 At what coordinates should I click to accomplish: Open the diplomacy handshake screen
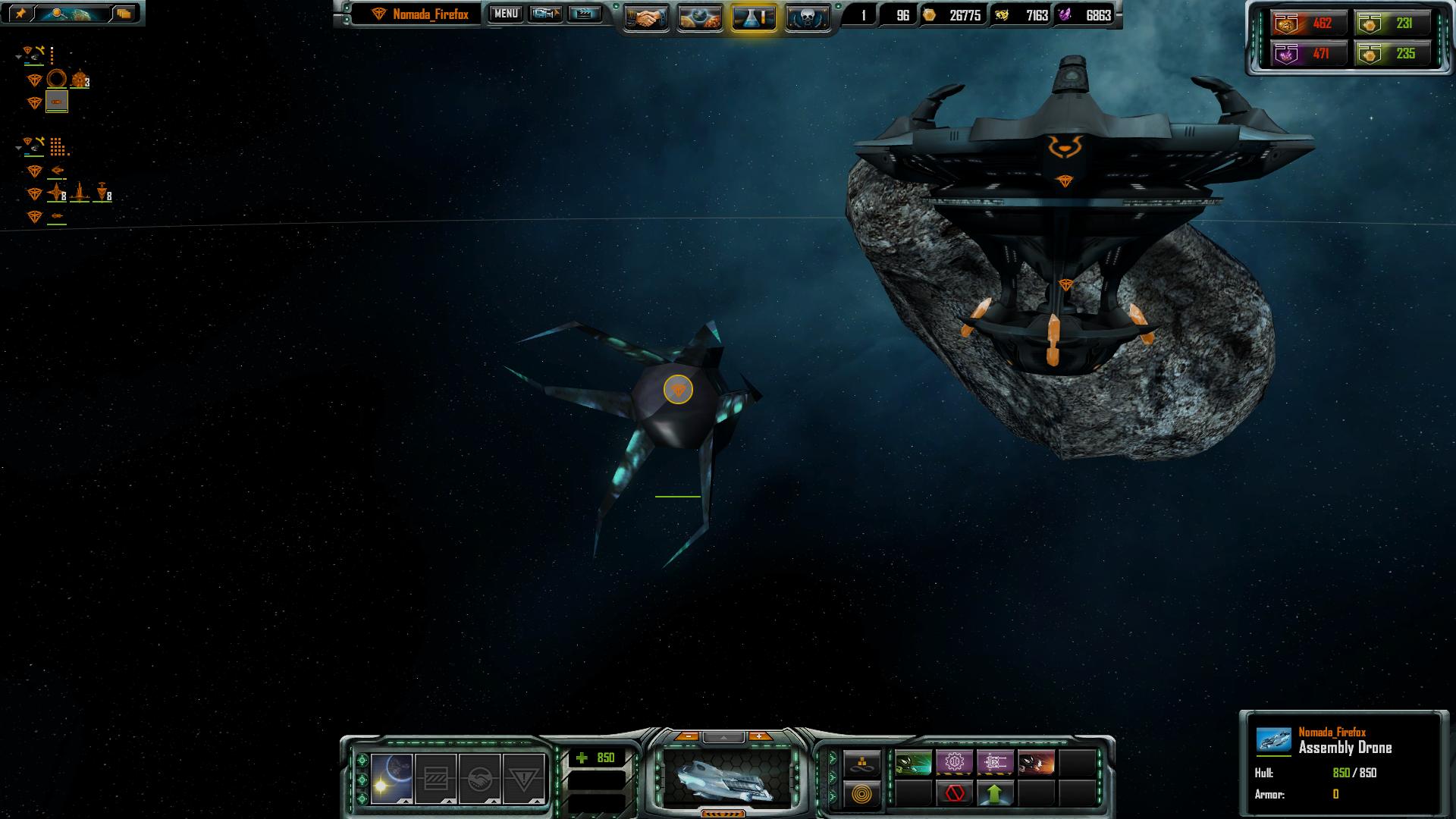coord(646,17)
